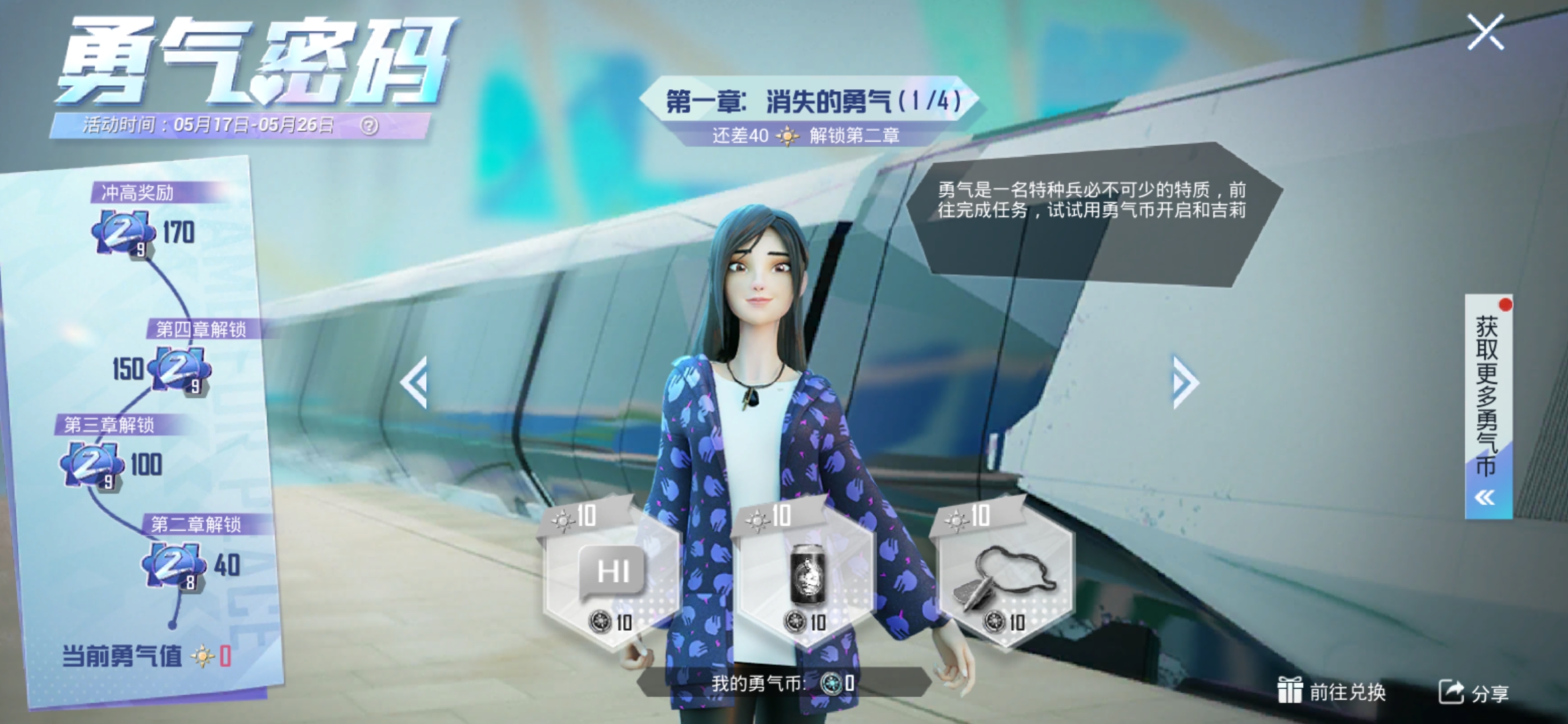This screenshot has width=1568, height=724.
Task: Select the 40 第二章解锁 milestone reward
Action: (173, 565)
